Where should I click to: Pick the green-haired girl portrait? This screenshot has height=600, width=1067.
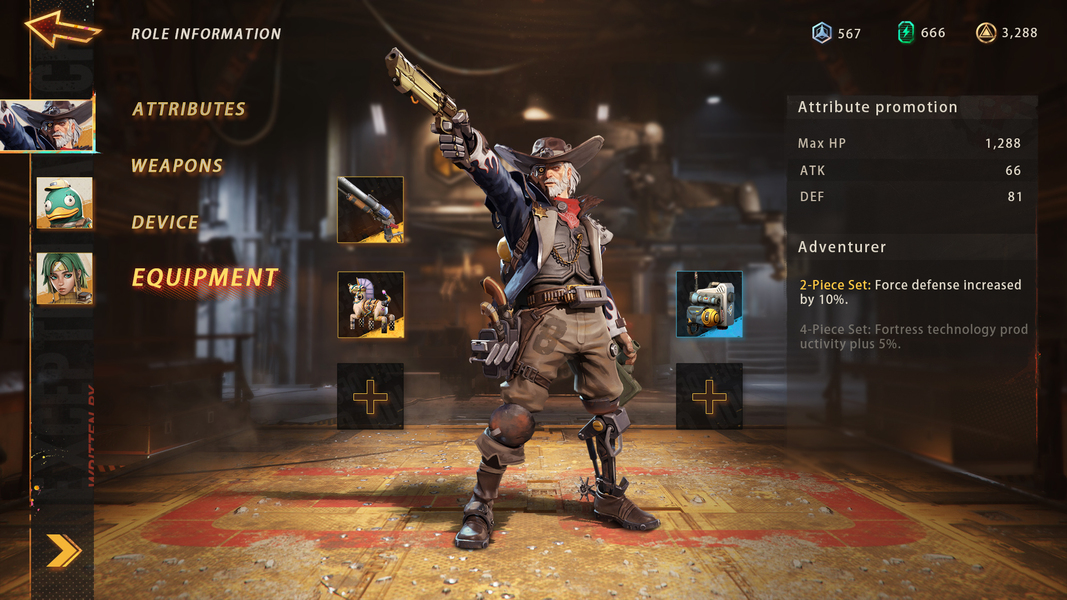coord(64,277)
